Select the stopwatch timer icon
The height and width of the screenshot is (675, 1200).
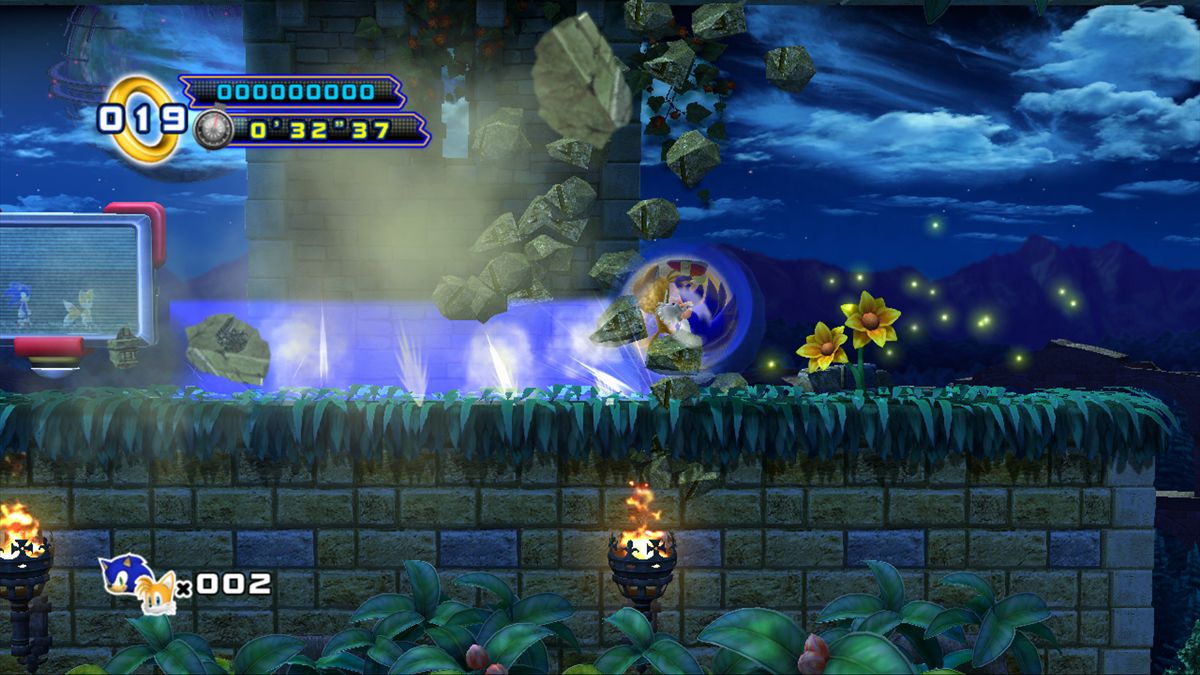[213, 129]
